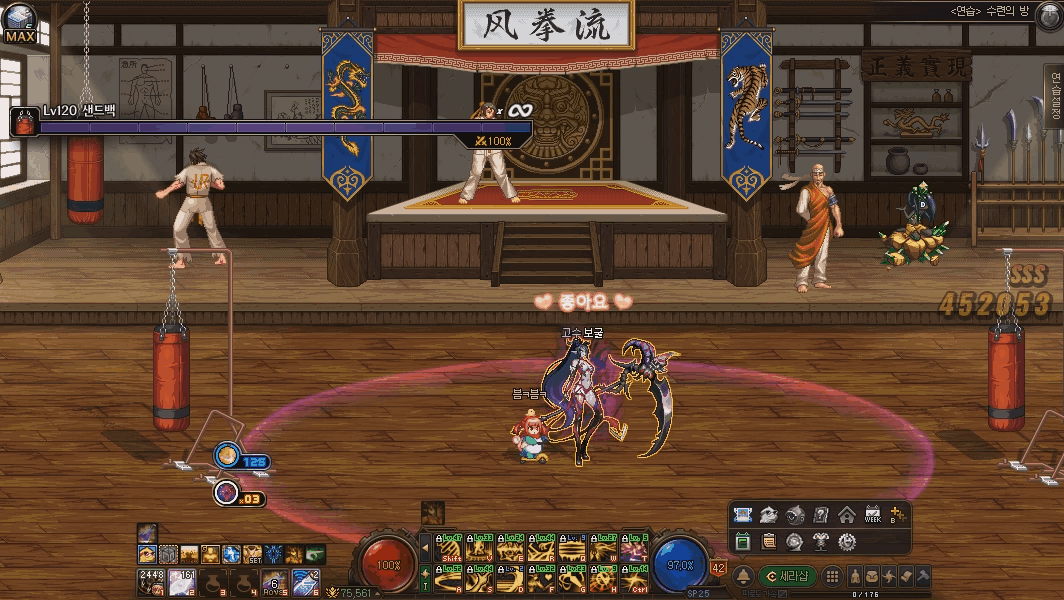Image resolution: width=1064 pixels, height=600 pixels.
Task: Open the 연습설정 practice settings tab
Action: (1054, 102)
